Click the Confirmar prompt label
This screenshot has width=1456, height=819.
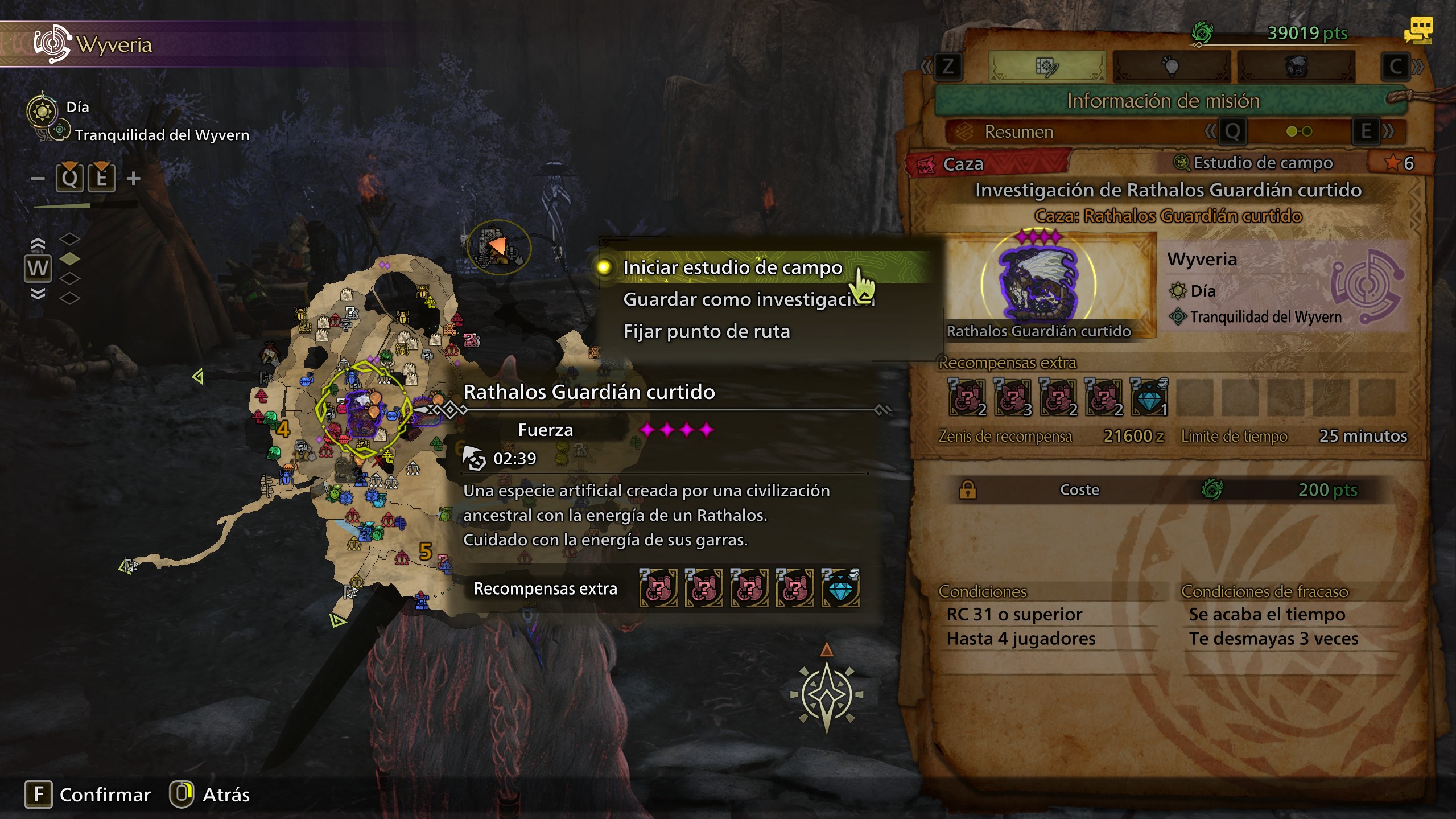tap(105, 795)
